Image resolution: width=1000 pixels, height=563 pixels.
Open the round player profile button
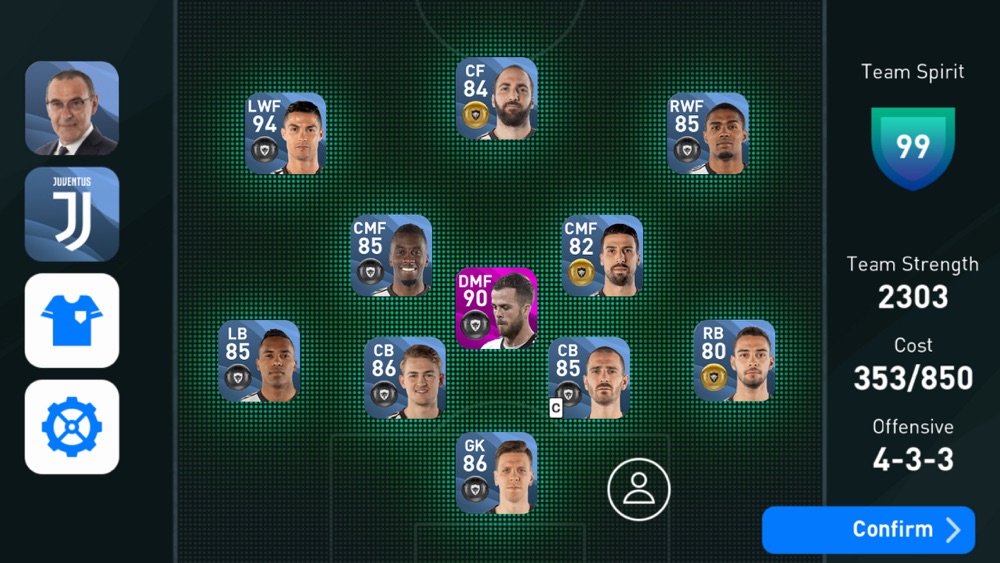coord(638,489)
